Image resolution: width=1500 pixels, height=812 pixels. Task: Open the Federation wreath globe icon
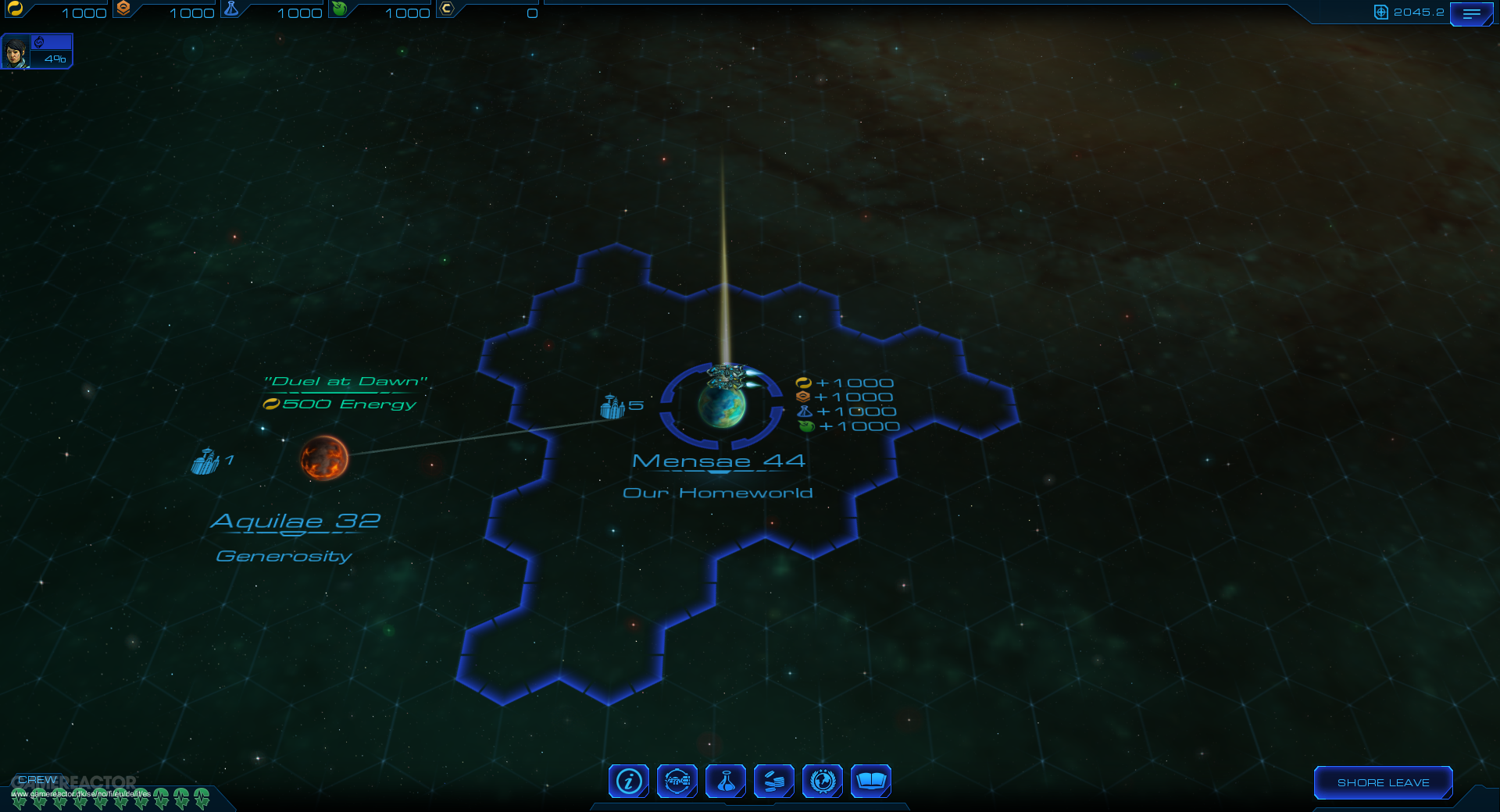pos(823,781)
